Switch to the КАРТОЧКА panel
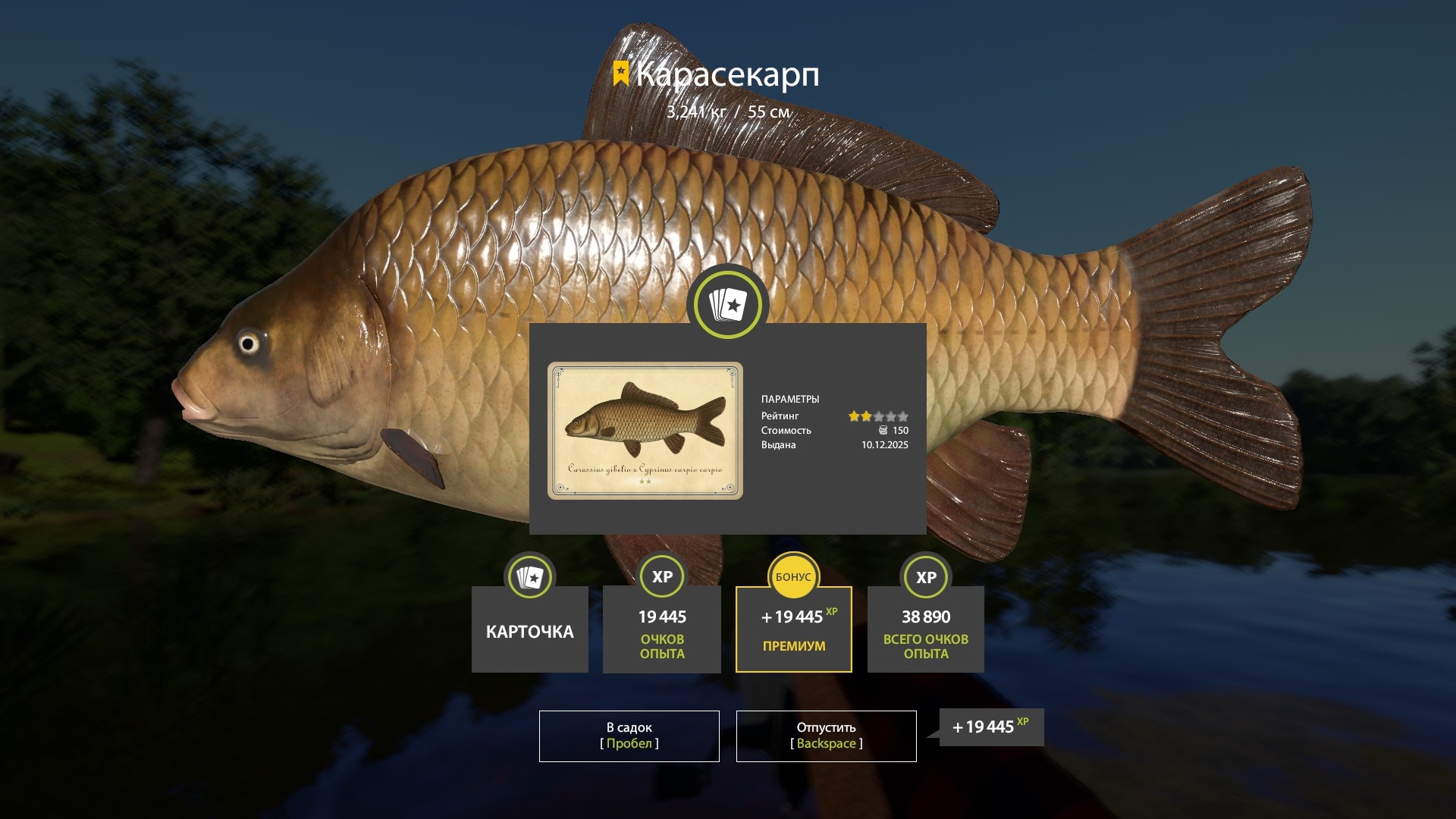 [x=529, y=630]
